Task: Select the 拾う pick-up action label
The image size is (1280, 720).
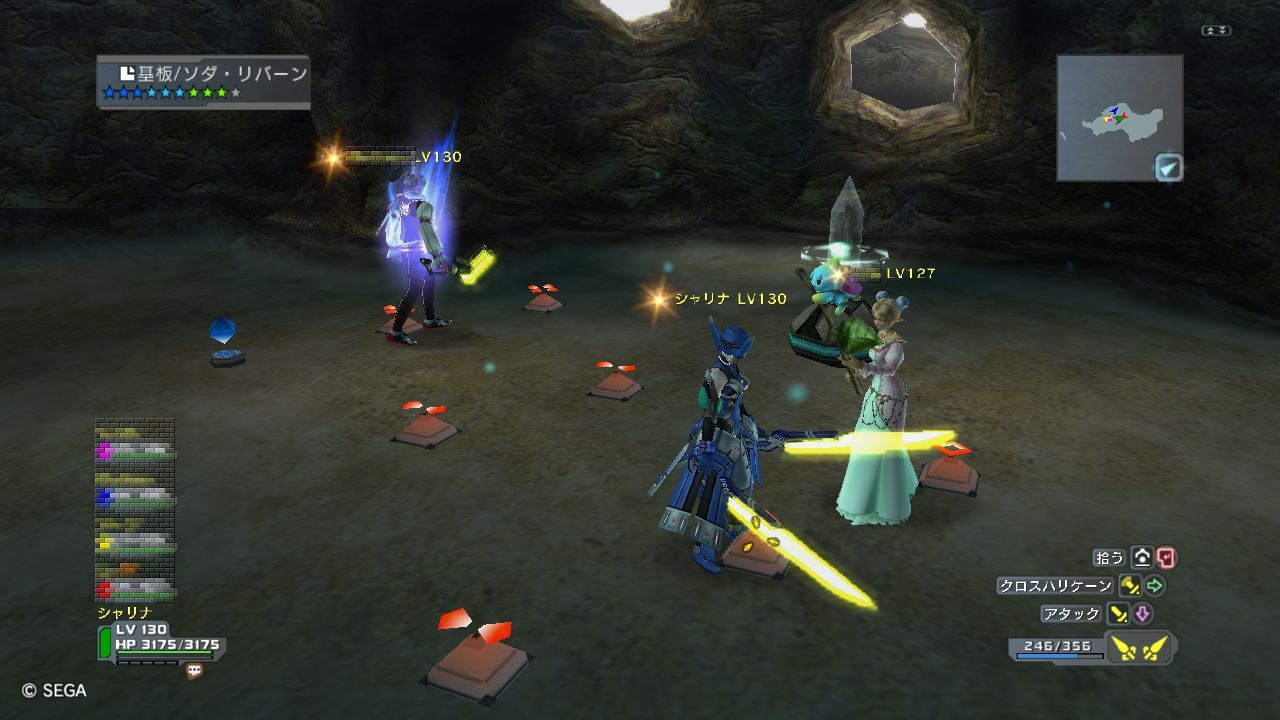Action: coord(1110,558)
